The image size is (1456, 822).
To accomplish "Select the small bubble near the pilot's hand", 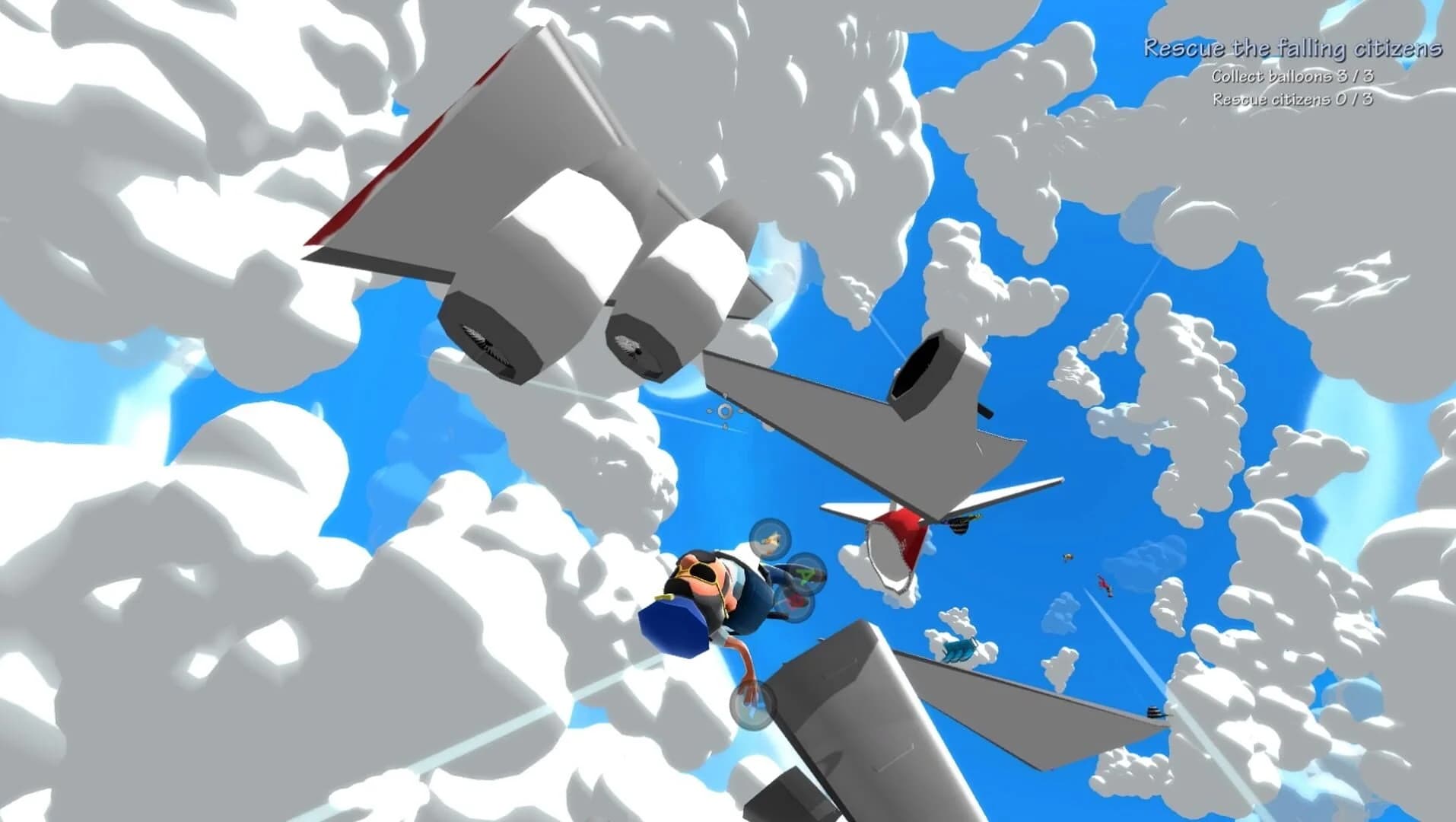I will (752, 707).
